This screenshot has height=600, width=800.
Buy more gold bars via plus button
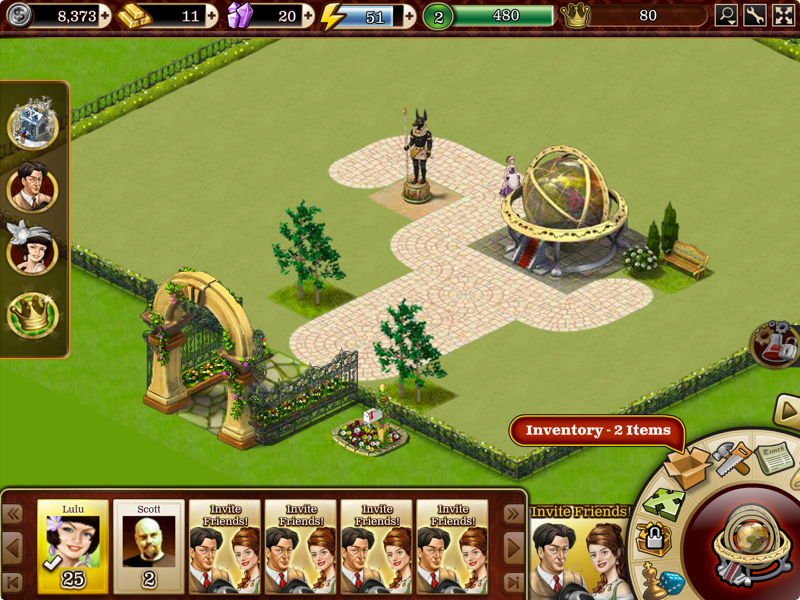(211, 16)
